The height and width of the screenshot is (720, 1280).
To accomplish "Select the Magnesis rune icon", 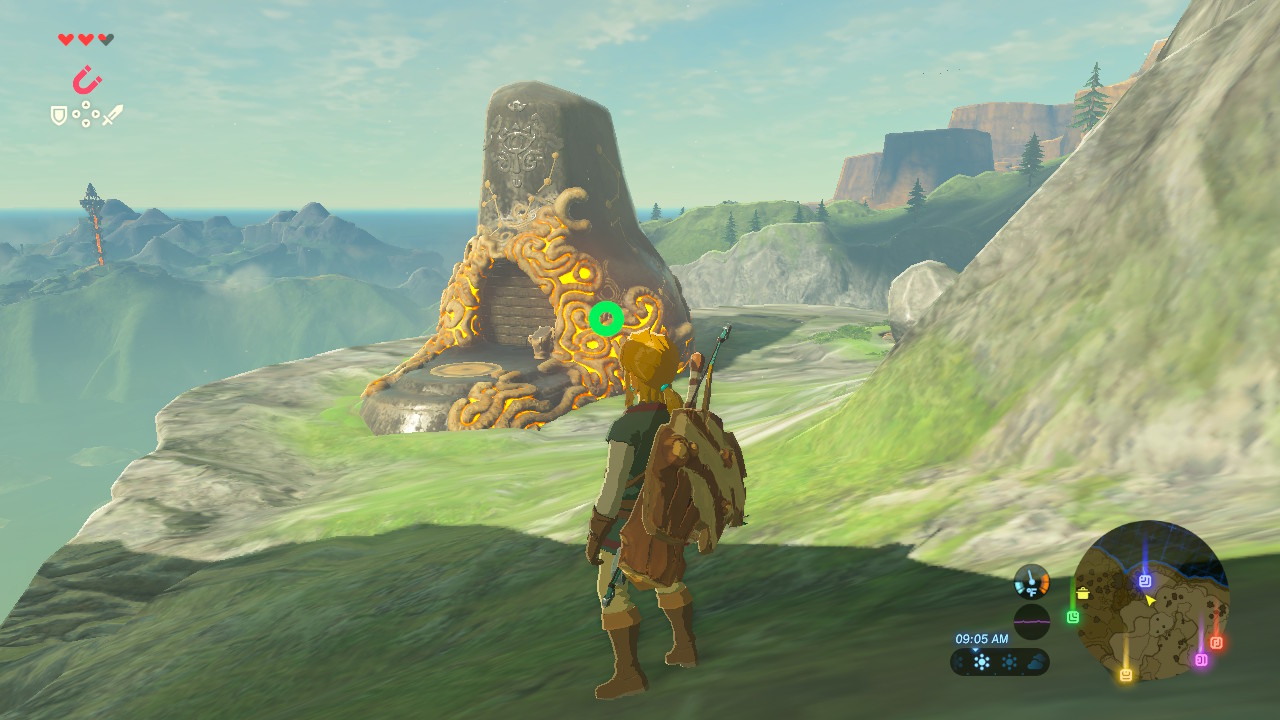I will (87, 79).
